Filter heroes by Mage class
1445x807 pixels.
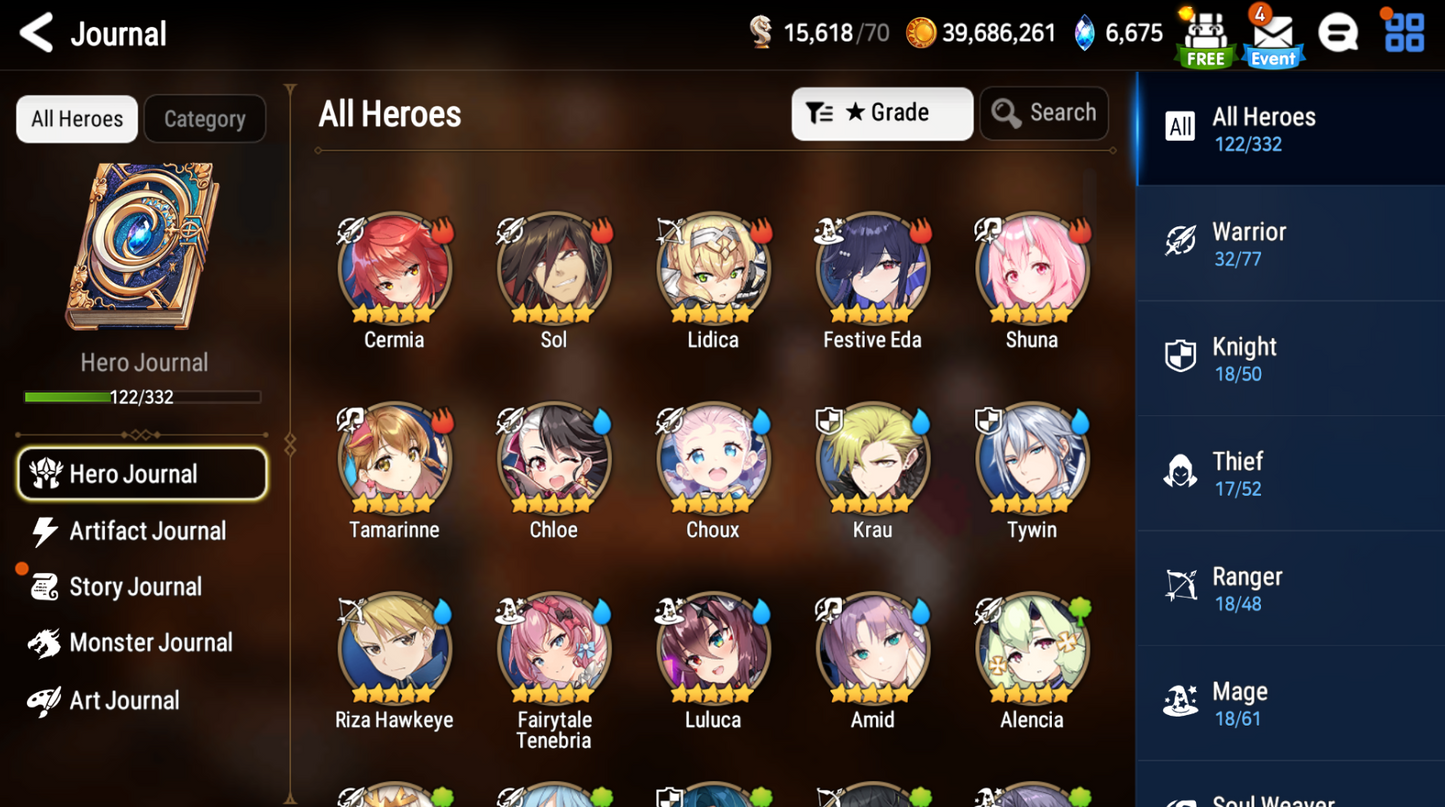(1289, 702)
